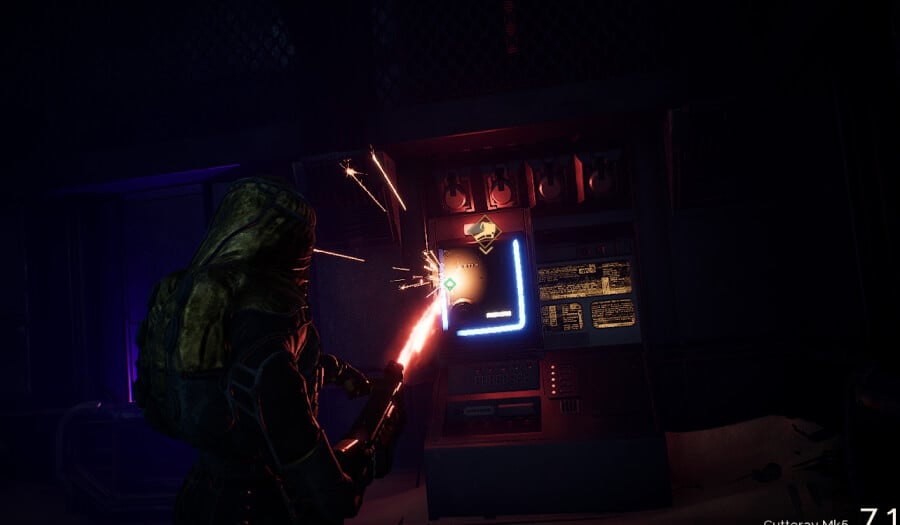900x525 pixels.
Task: Select the green diamond crosshair reticle
Action: pos(450,284)
